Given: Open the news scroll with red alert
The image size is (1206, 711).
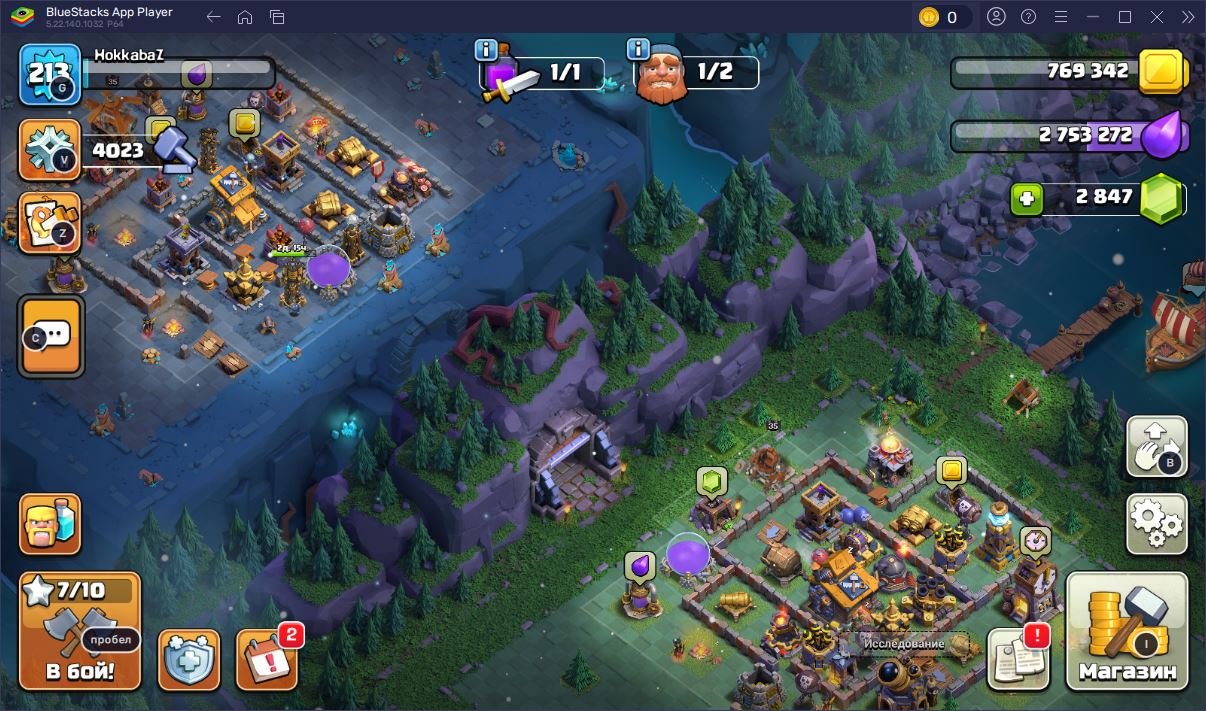Looking at the screenshot, I should pos(1018,659).
